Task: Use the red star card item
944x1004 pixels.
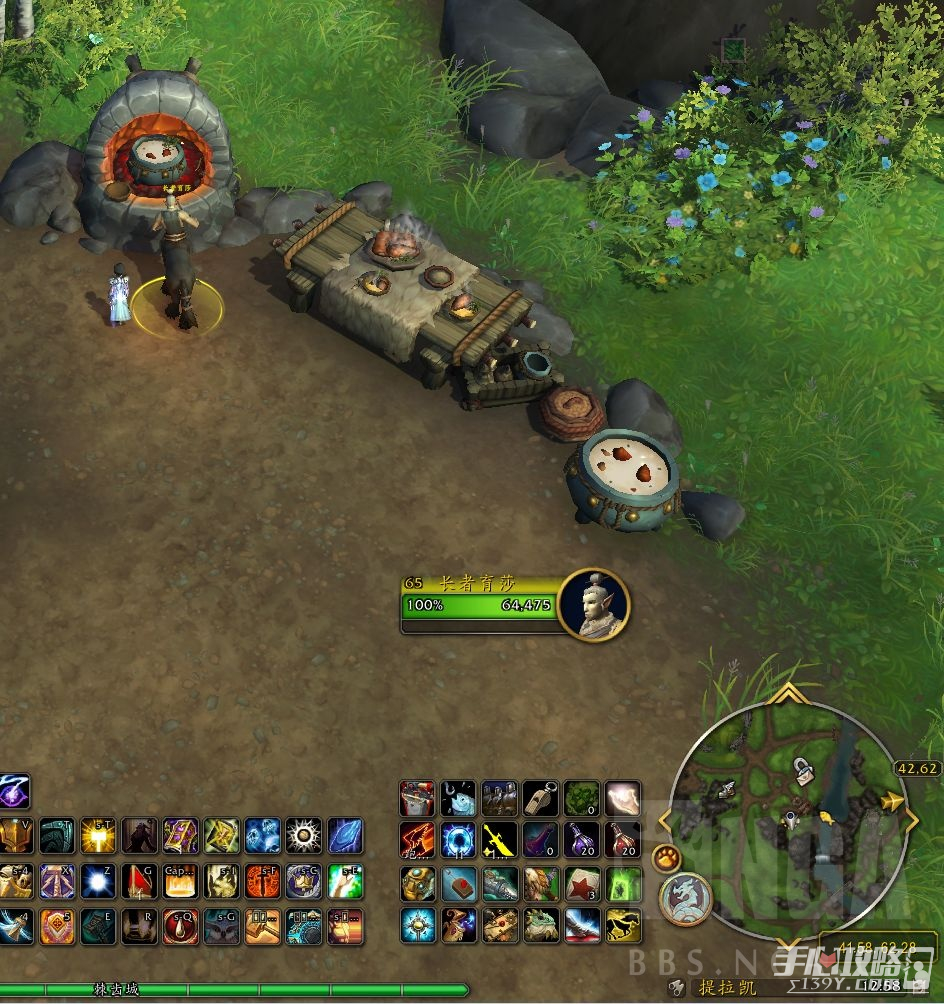Action: [x=582, y=884]
